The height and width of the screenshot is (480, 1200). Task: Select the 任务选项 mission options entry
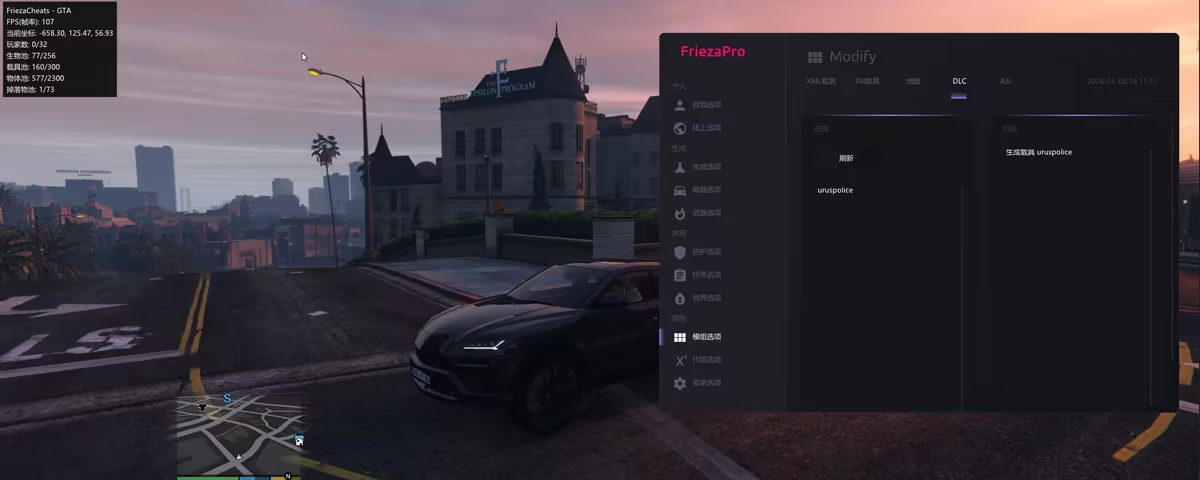[x=706, y=275]
